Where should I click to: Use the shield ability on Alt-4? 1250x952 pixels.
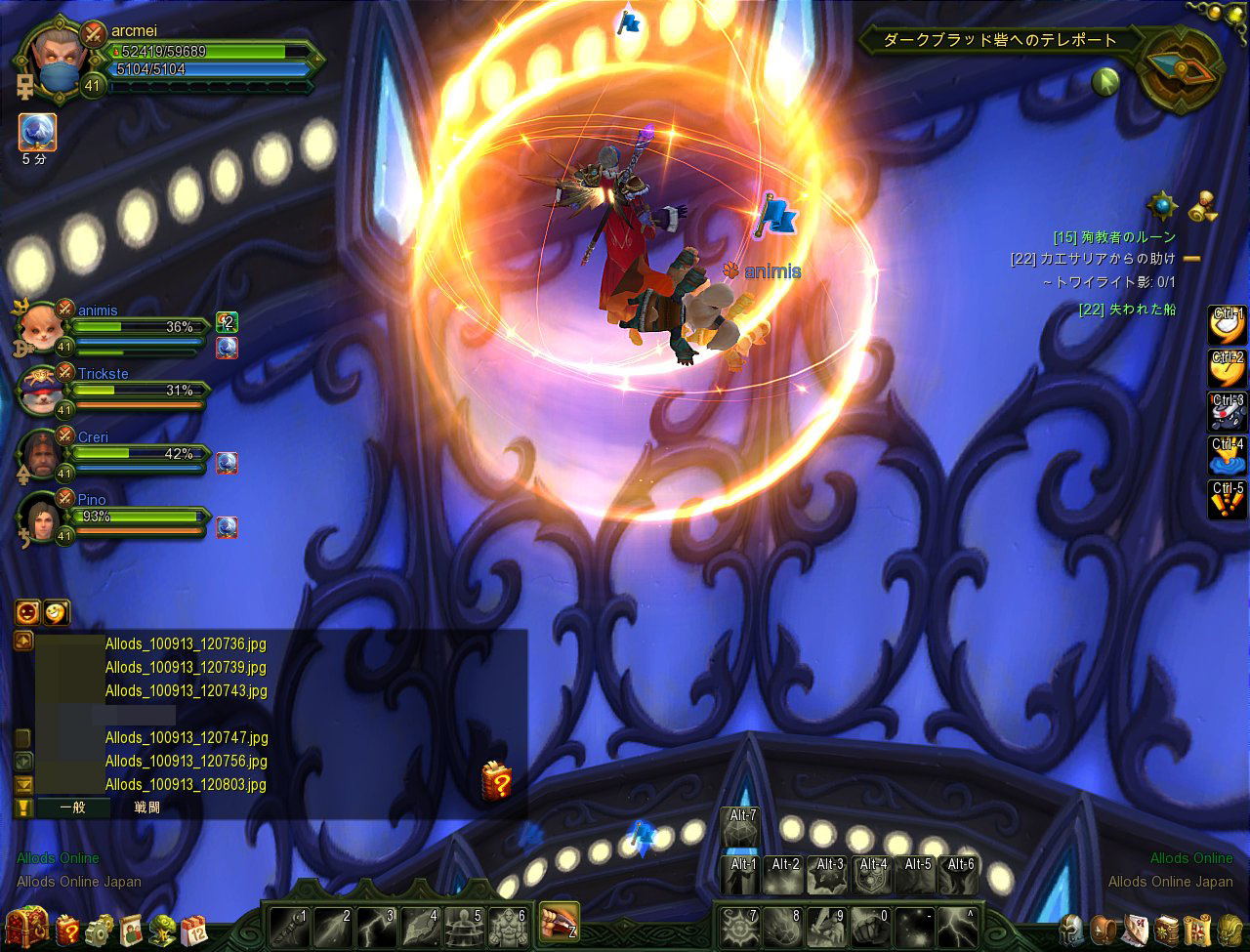point(872,876)
